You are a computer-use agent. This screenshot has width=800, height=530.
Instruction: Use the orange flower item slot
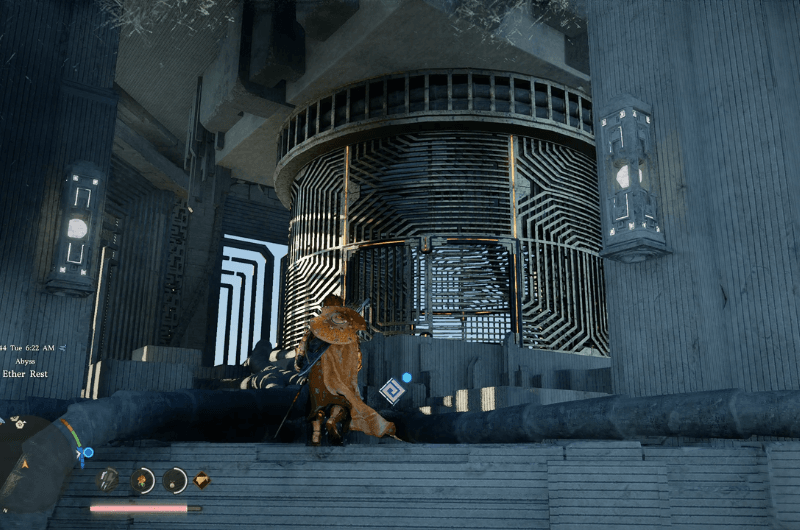[x=143, y=480]
